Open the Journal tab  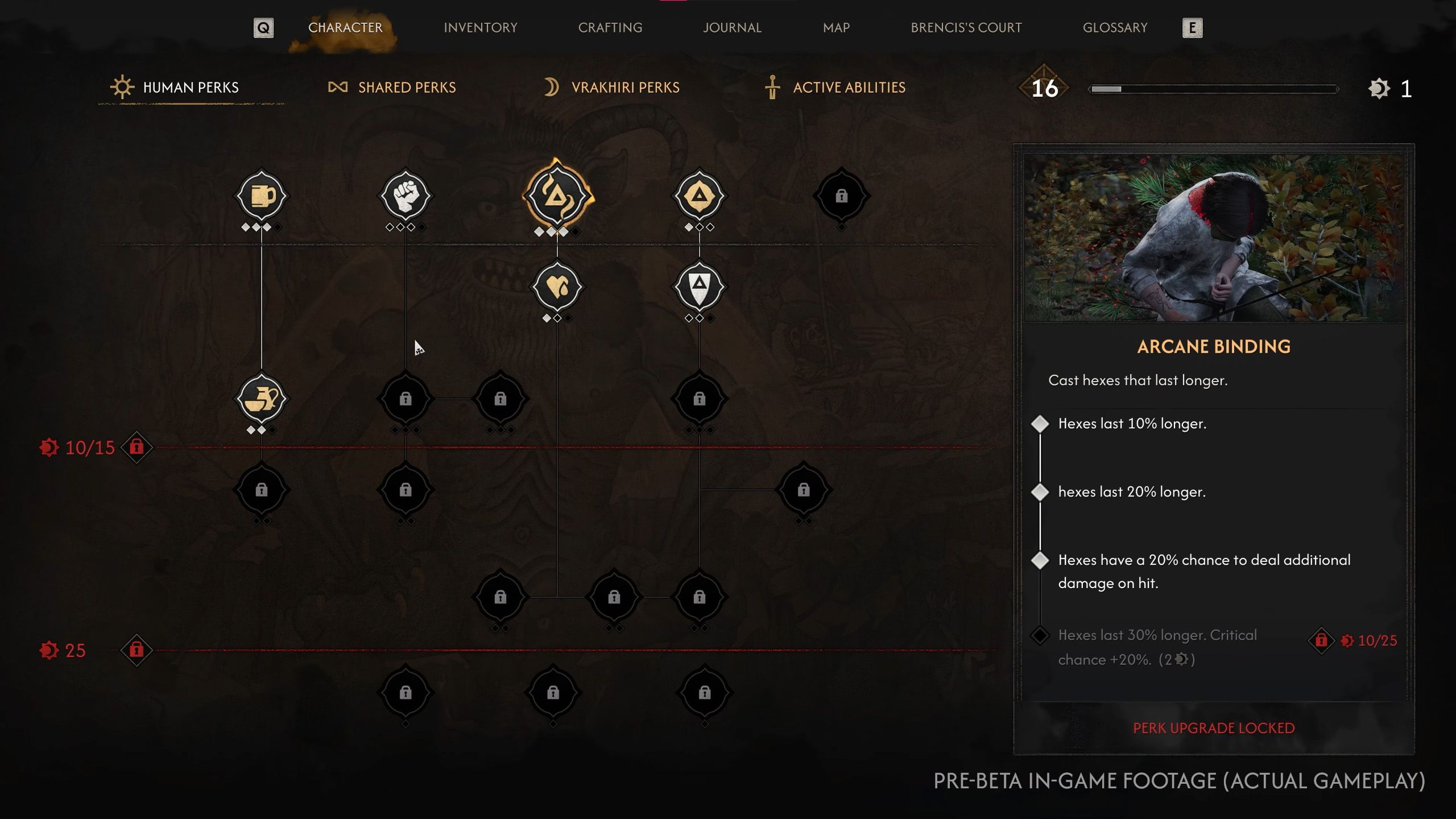(x=732, y=27)
